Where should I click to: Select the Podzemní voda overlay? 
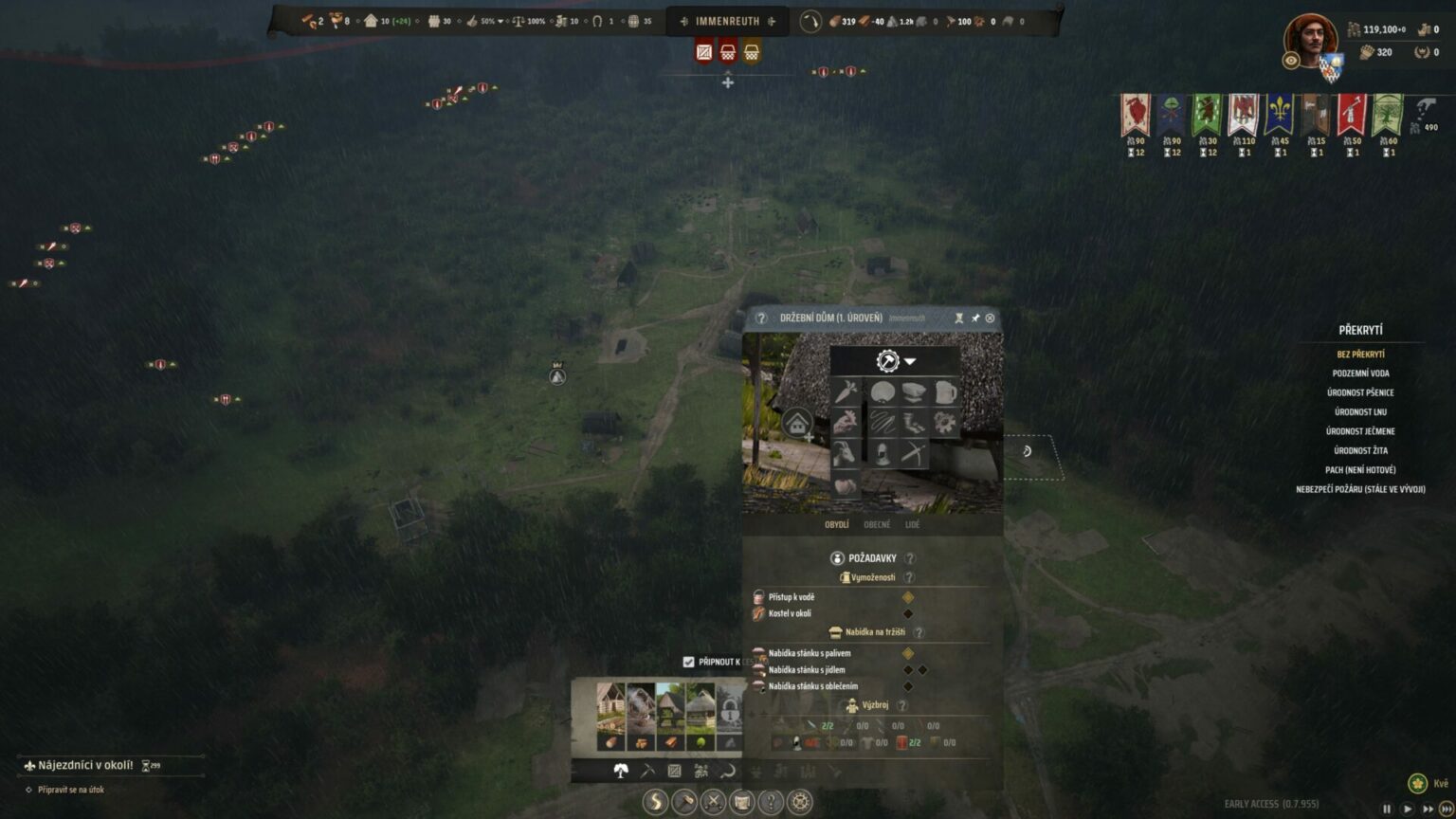tap(1360, 373)
